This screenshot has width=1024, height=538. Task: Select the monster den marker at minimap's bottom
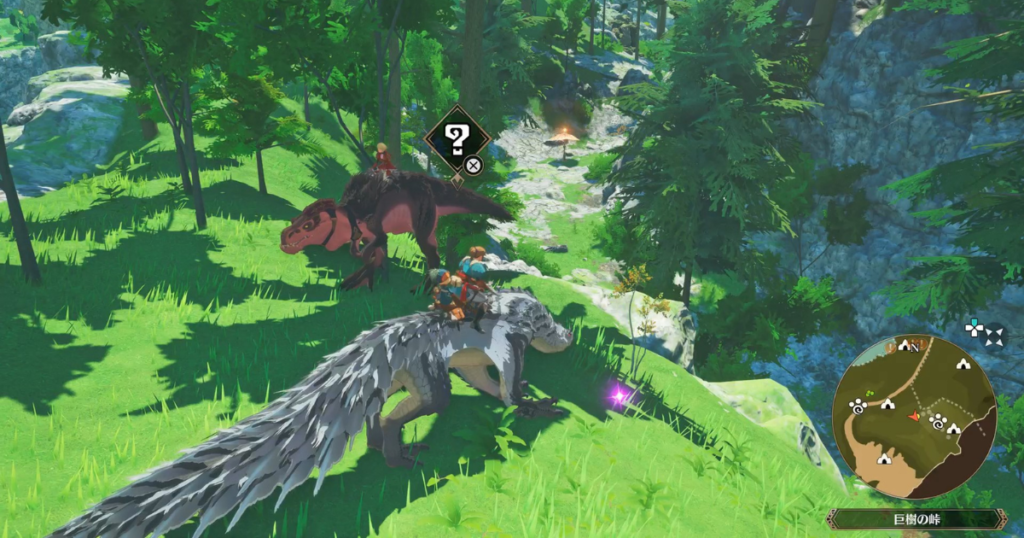[884, 459]
